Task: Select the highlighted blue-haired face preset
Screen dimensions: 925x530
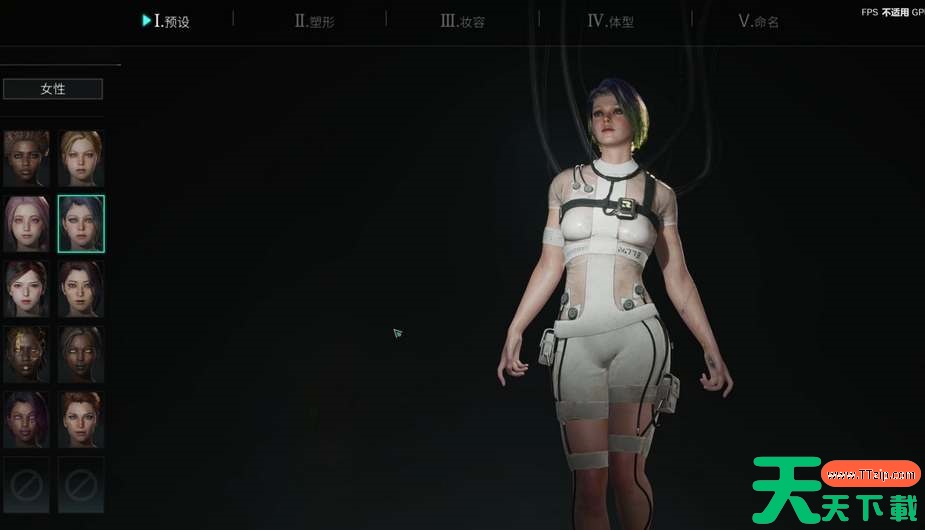Action: pyautogui.click(x=81, y=223)
